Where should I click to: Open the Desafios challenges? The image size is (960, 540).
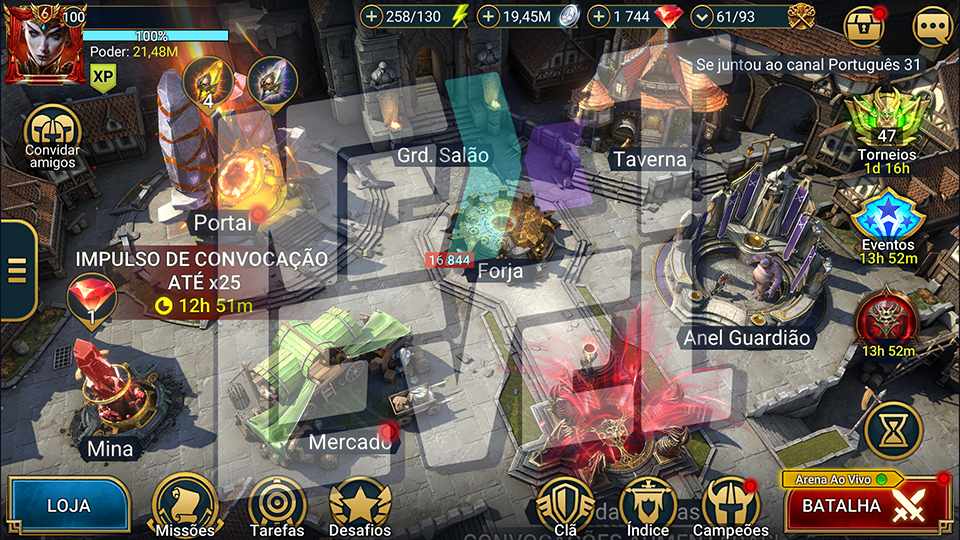tap(359, 505)
